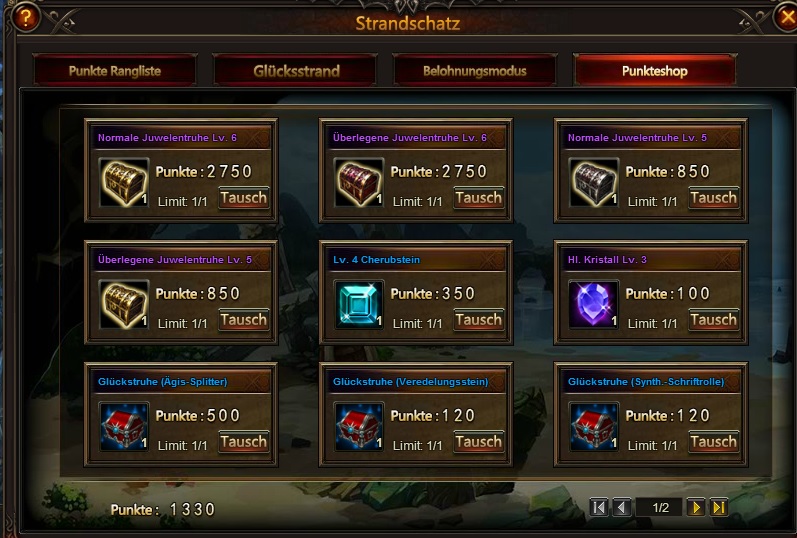This screenshot has width=797, height=538.
Task: Select the Belohnungsmodus tab
Action: click(x=474, y=71)
